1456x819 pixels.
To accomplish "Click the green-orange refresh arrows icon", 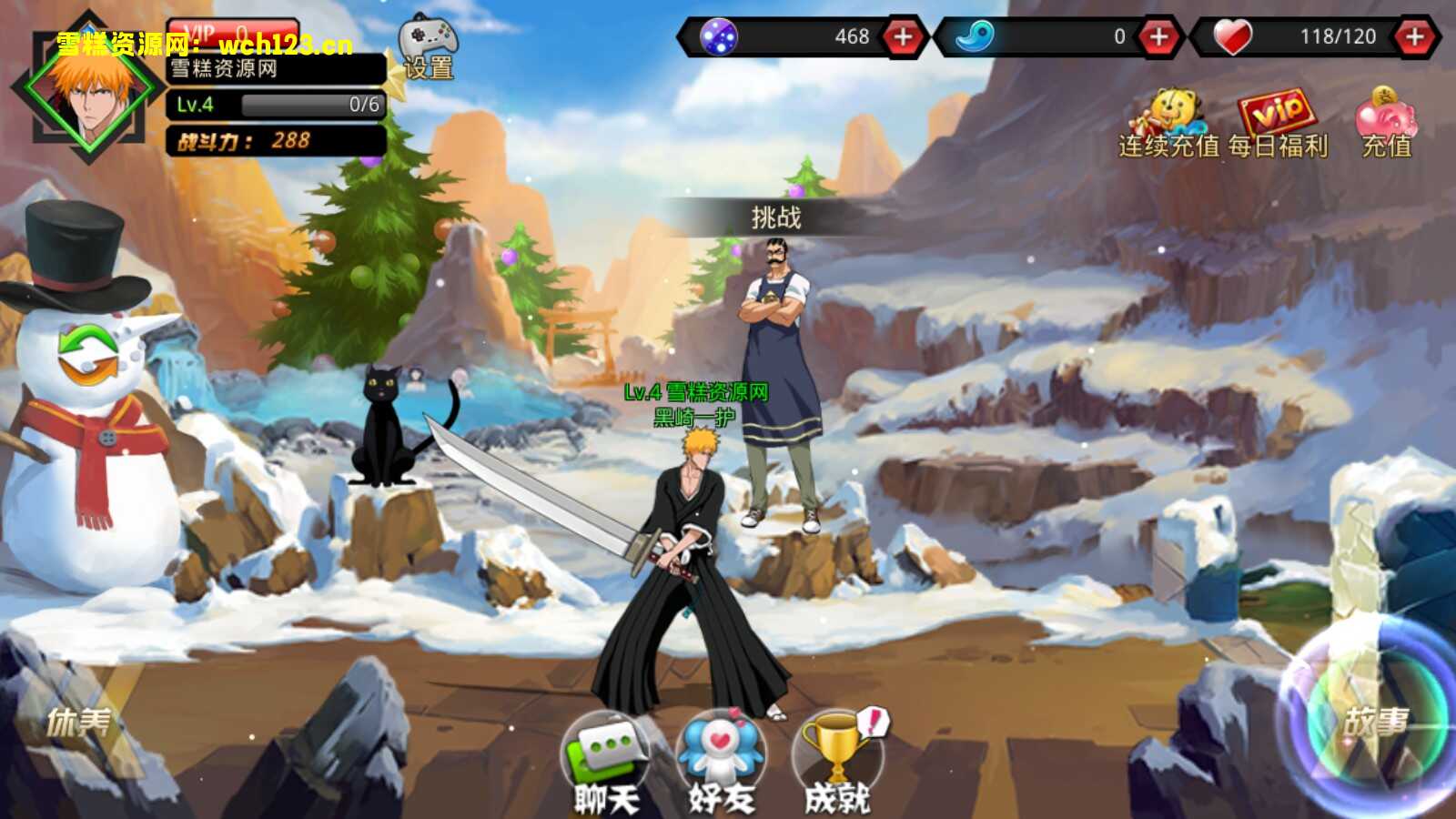I will [88, 355].
